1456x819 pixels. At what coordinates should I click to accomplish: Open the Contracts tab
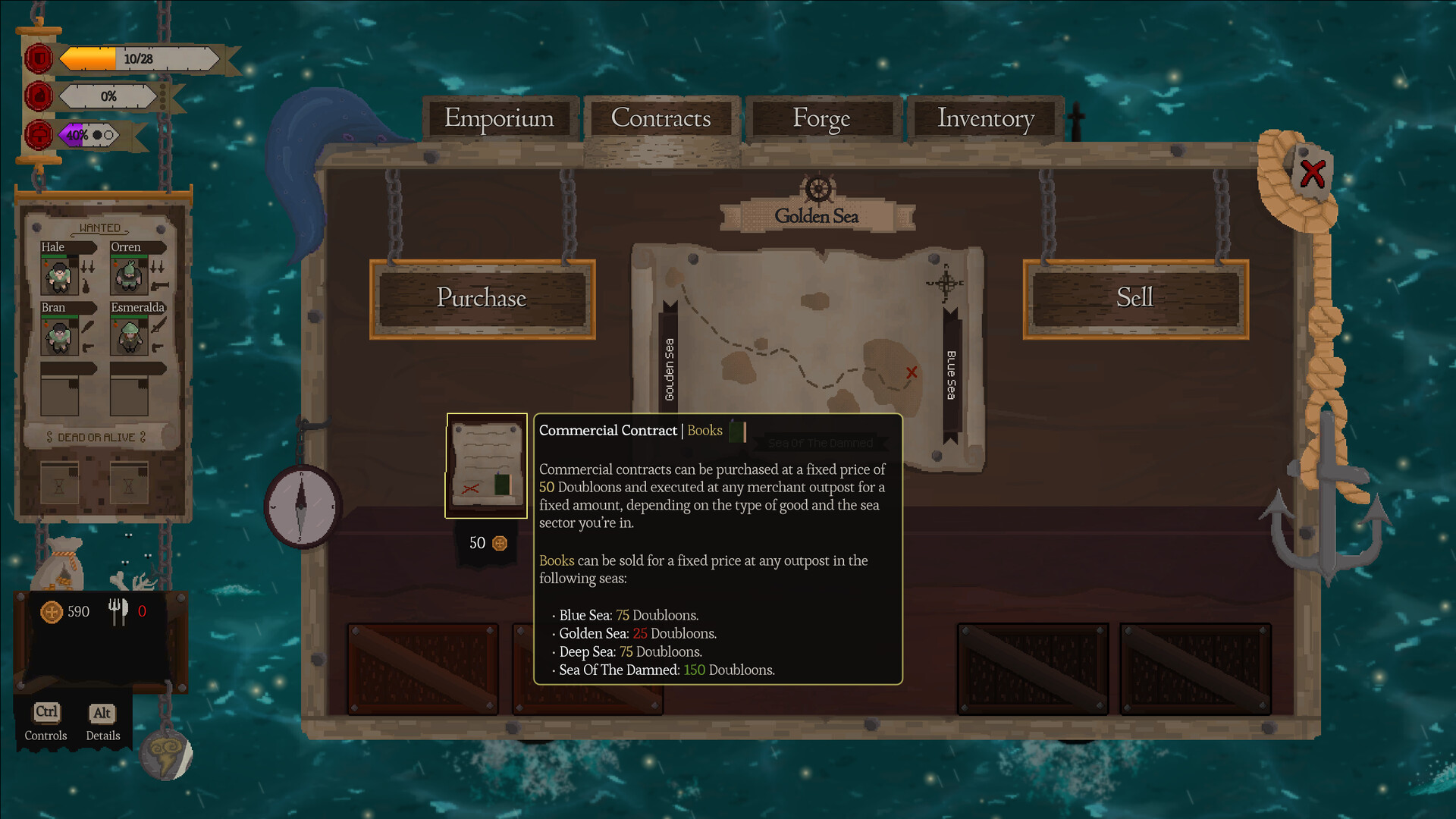[x=661, y=118]
